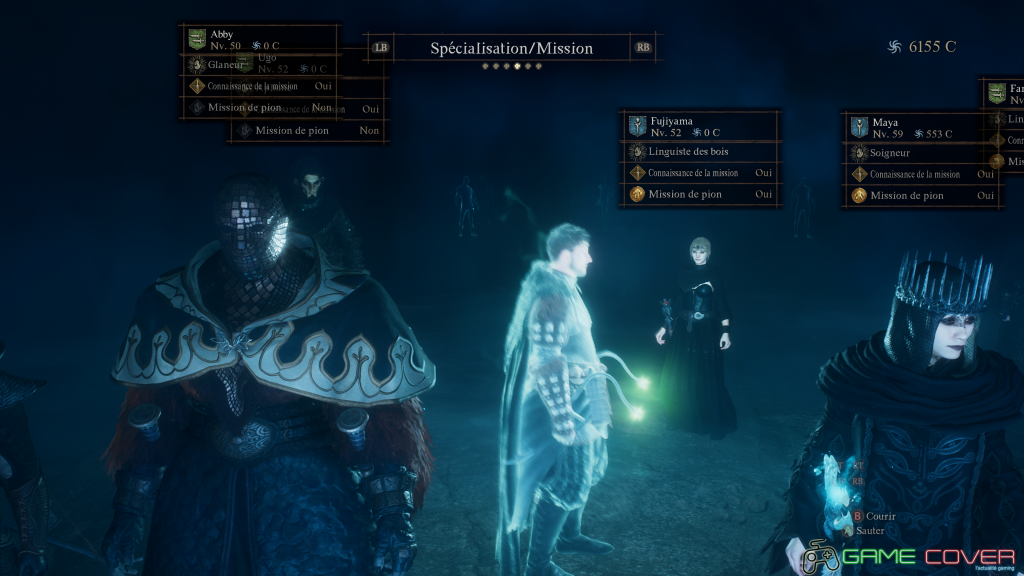Select the Spécialisation/Mission page header
This screenshot has height=576, width=1024.
[x=511, y=48]
